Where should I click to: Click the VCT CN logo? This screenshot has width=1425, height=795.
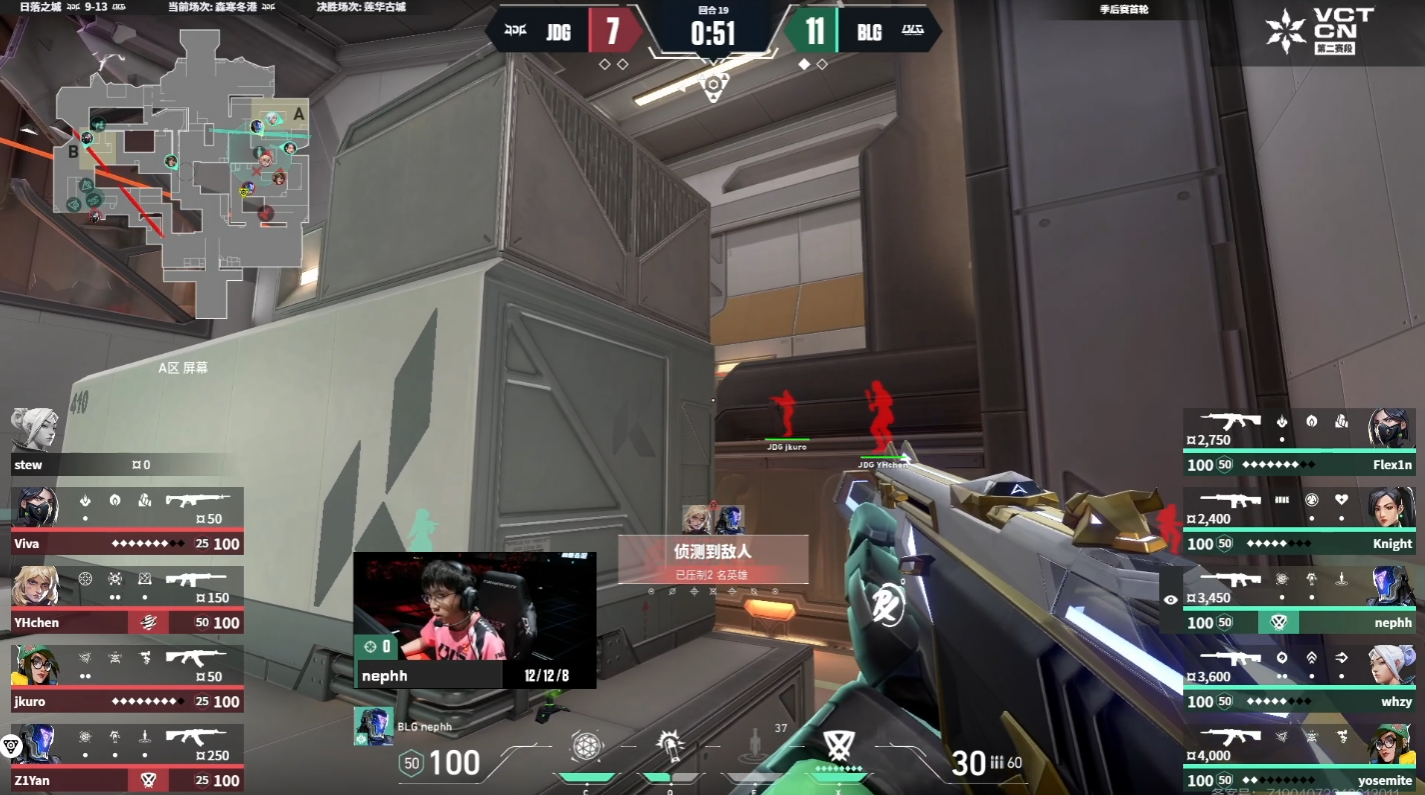click(1319, 32)
